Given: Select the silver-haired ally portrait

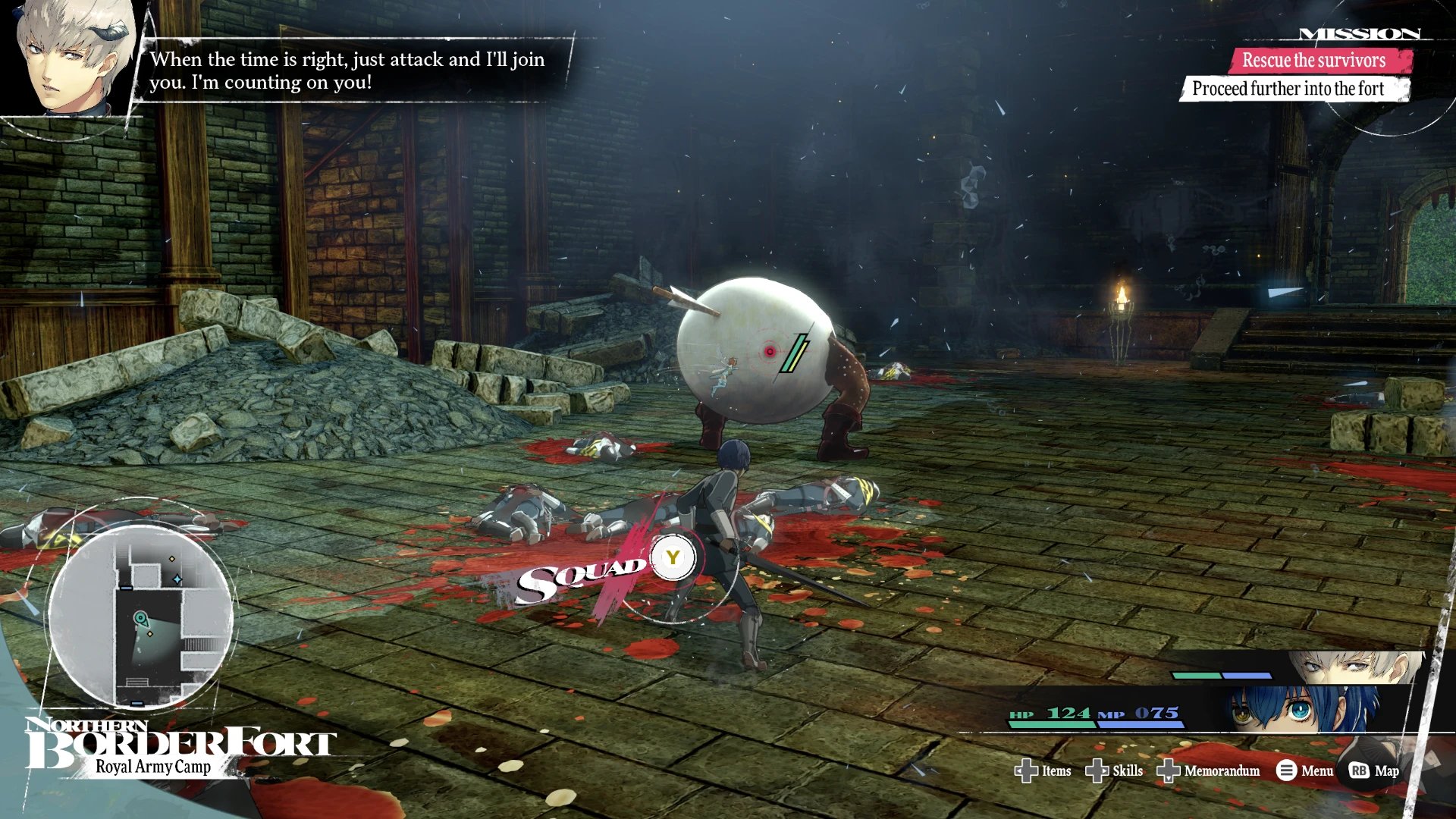Looking at the screenshot, I should pos(1357,667).
